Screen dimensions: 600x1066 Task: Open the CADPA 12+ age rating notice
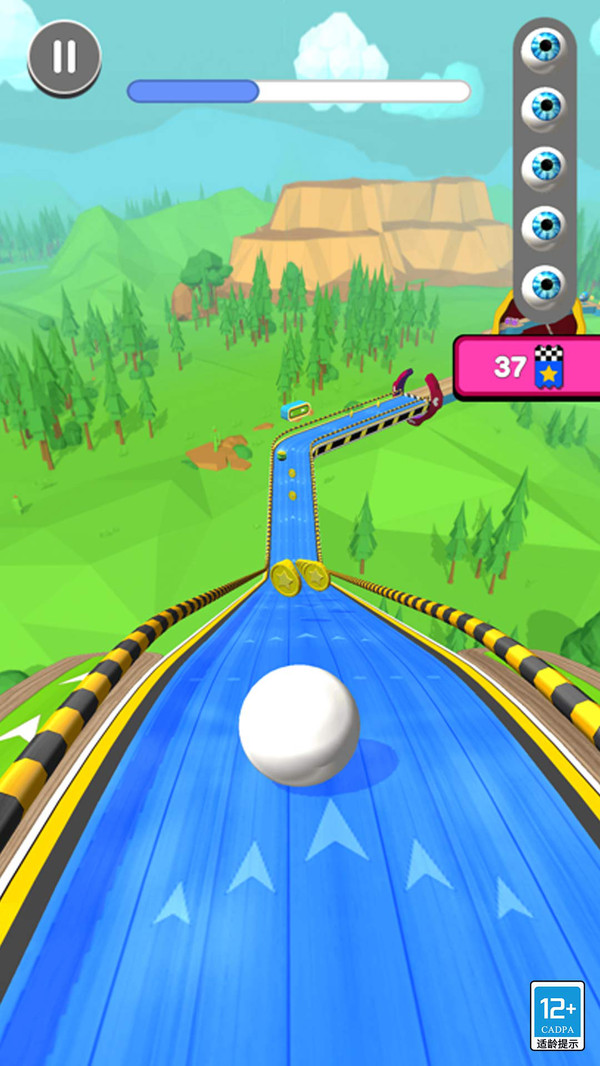tap(556, 1014)
